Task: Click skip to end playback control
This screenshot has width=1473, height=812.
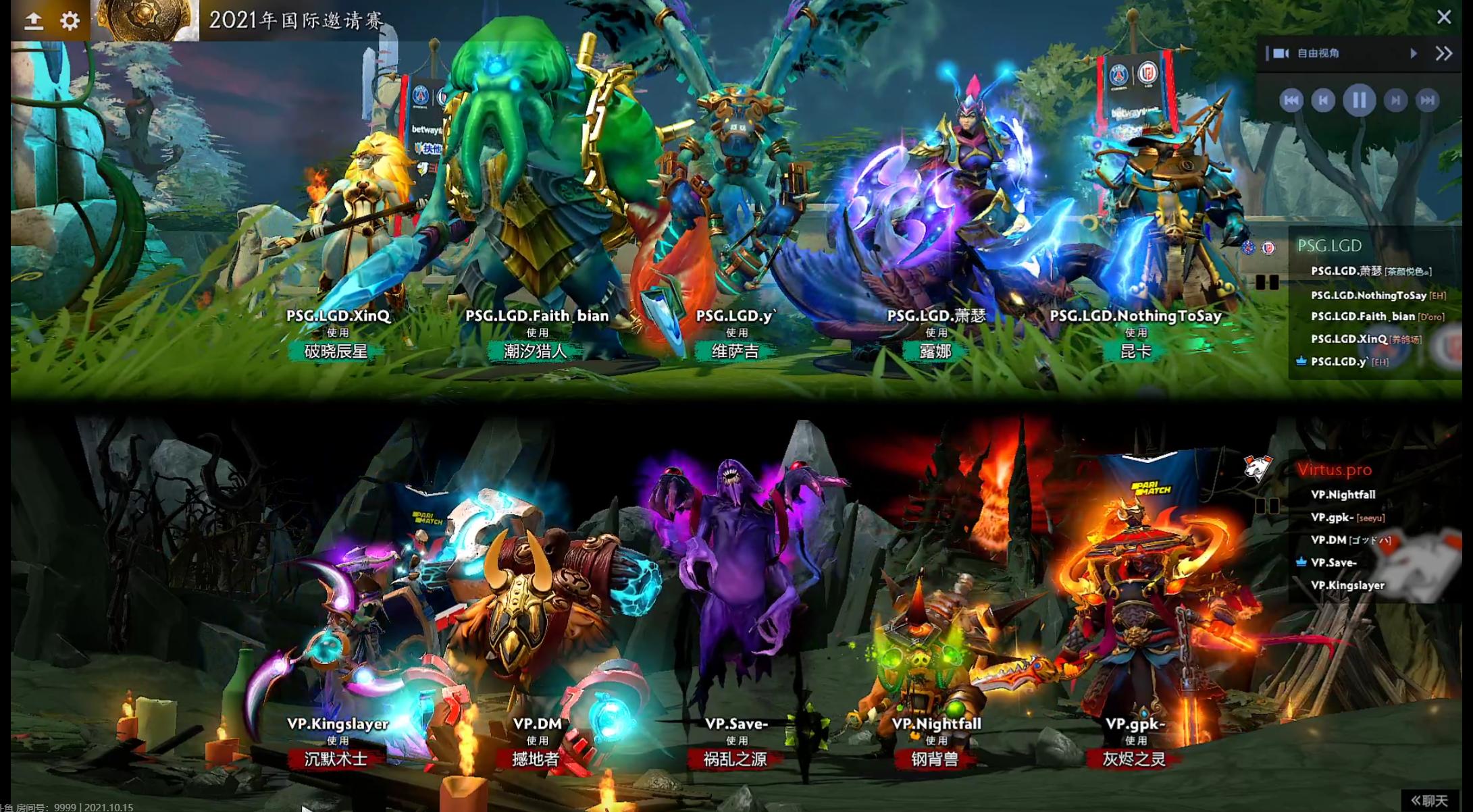Action: 1427,101
